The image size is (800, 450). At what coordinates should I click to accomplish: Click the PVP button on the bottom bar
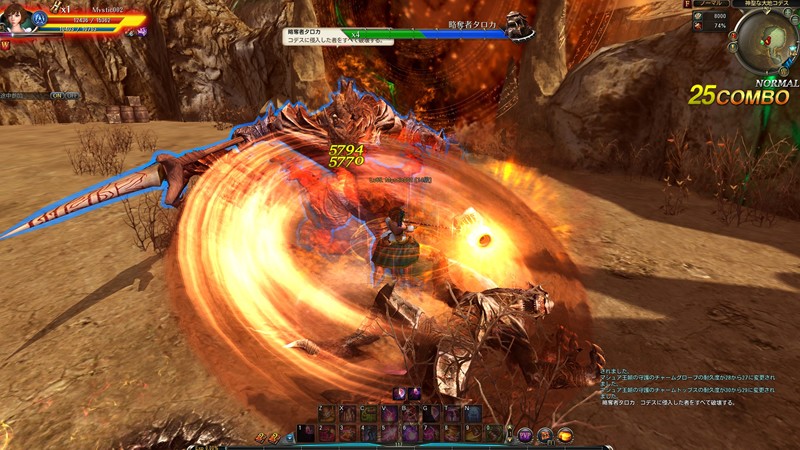[x=525, y=435]
